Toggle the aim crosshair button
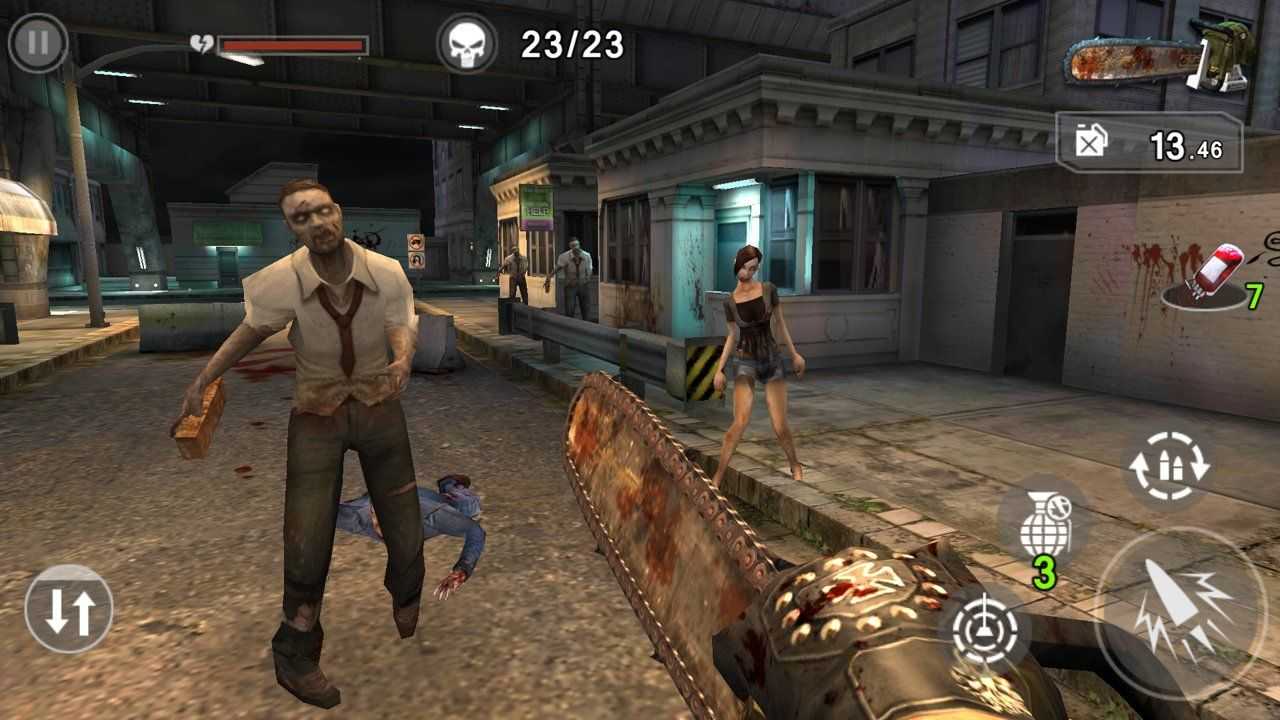 [984, 629]
